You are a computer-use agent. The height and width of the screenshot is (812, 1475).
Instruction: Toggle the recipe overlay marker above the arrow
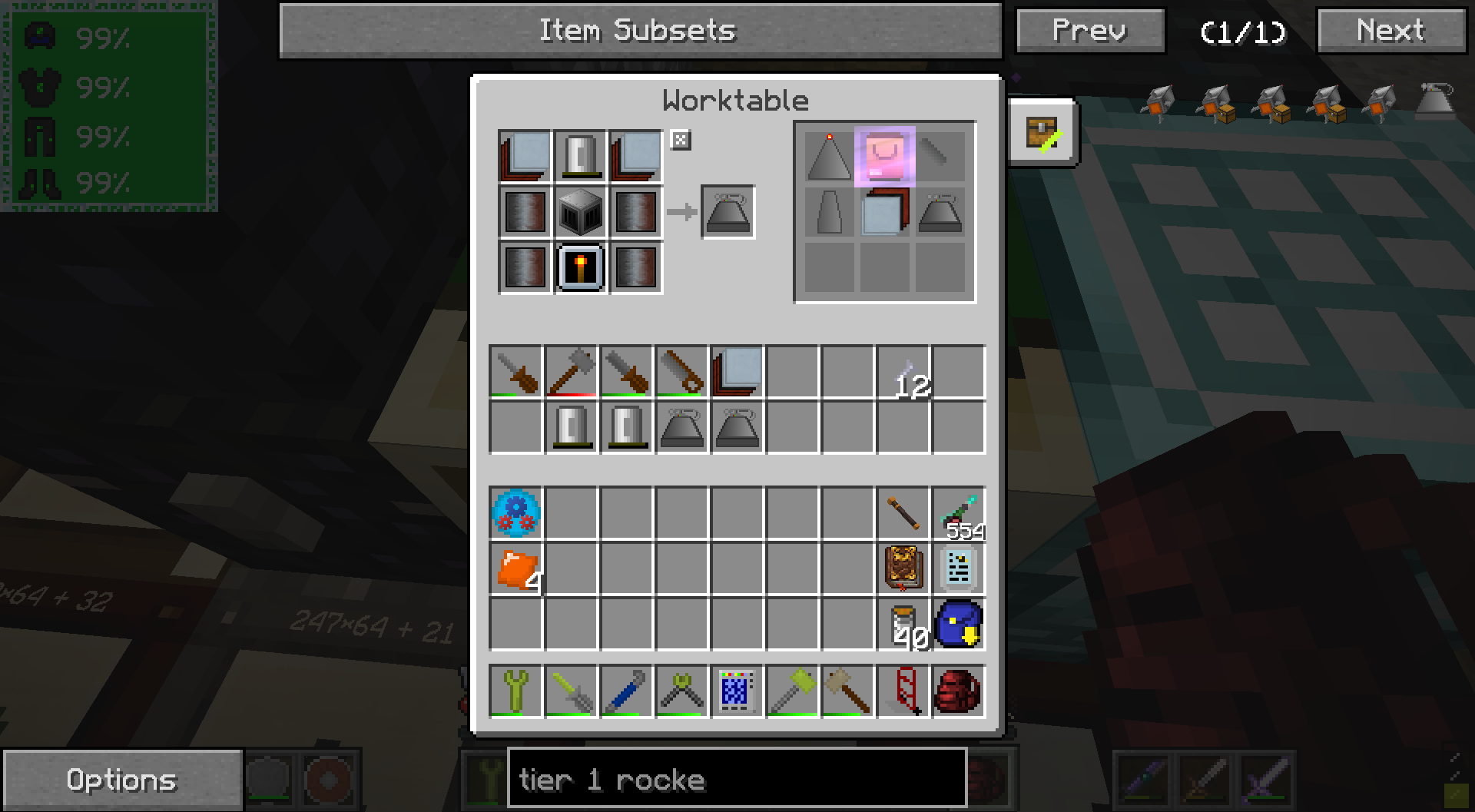[682, 141]
